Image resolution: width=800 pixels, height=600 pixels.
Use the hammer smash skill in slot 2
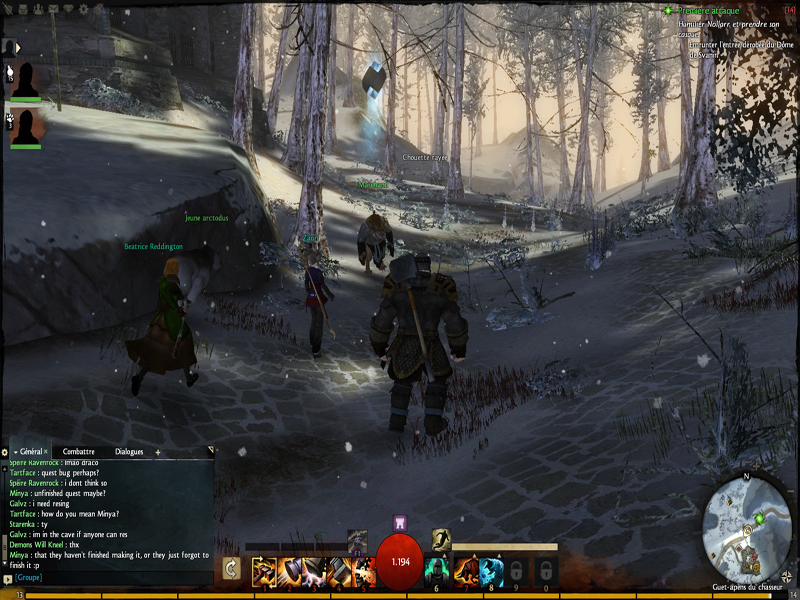coord(289,570)
